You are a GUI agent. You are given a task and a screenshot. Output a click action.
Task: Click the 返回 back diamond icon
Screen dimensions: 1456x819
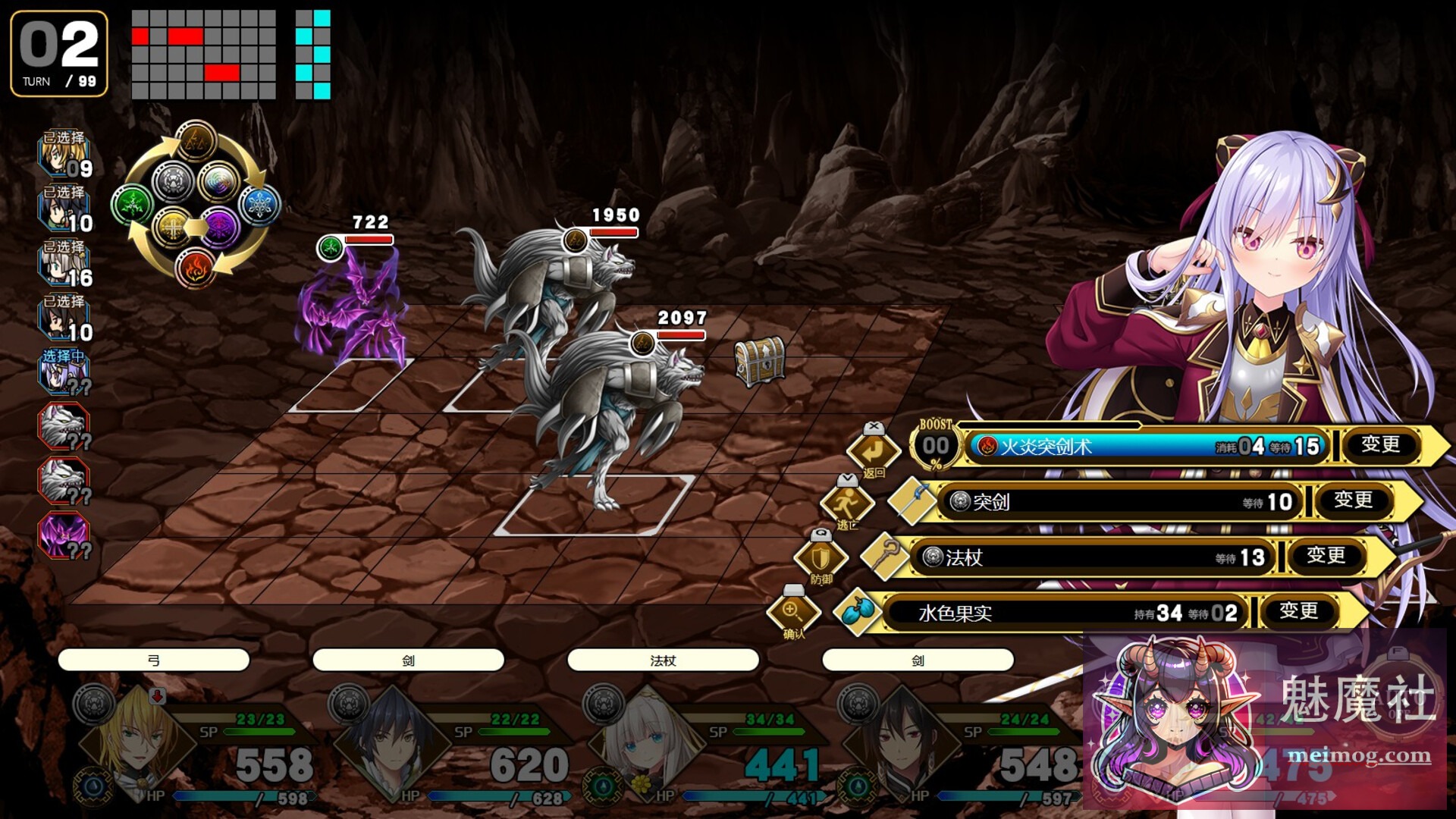[873, 450]
